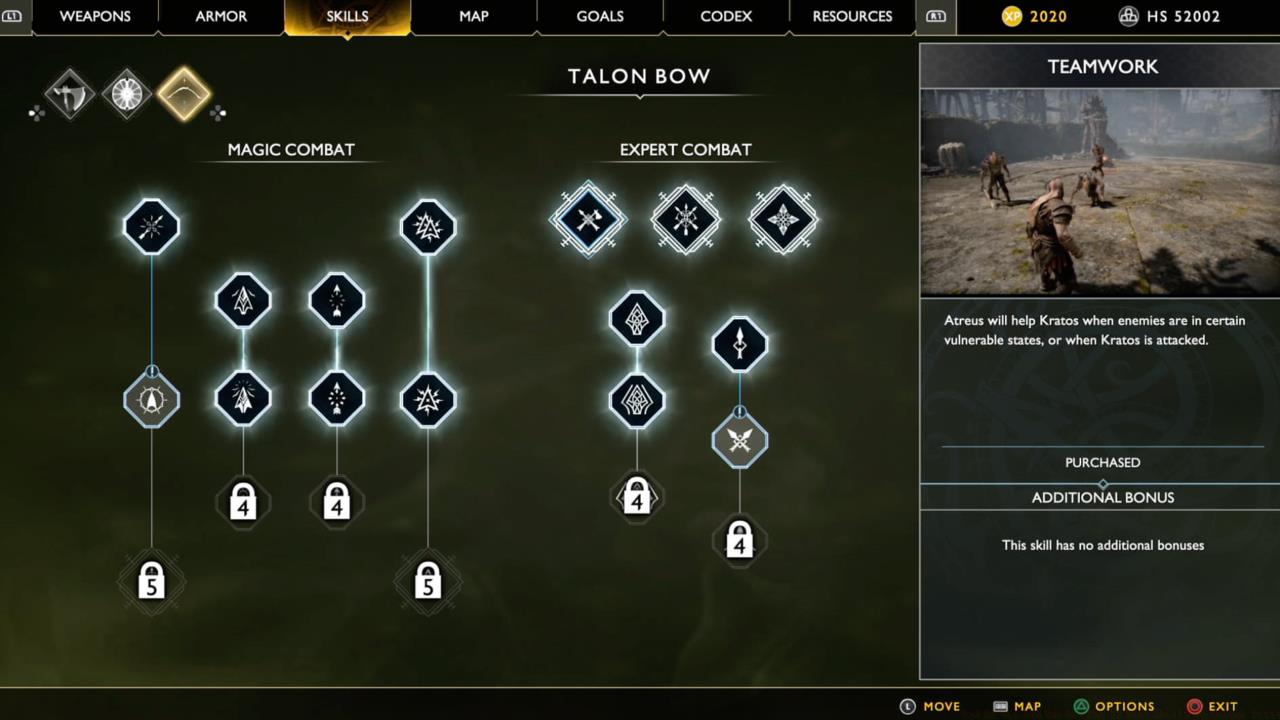Viewport: 1280px width, 720px height.
Task: Click the circled arrow skill node in Magic Combat
Action: point(151,399)
